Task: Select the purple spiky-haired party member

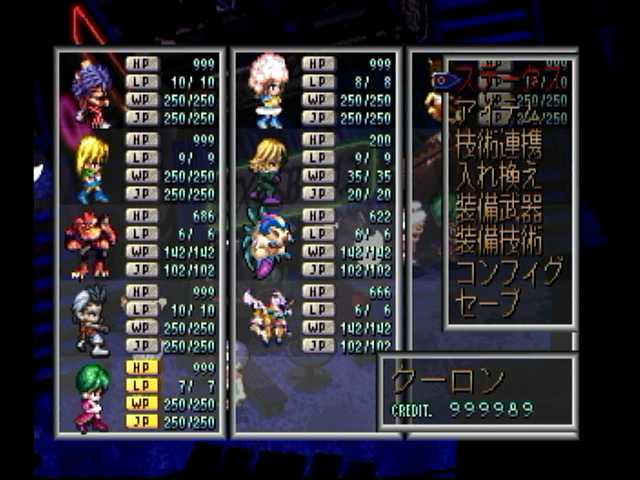Action: (x=92, y=92)
